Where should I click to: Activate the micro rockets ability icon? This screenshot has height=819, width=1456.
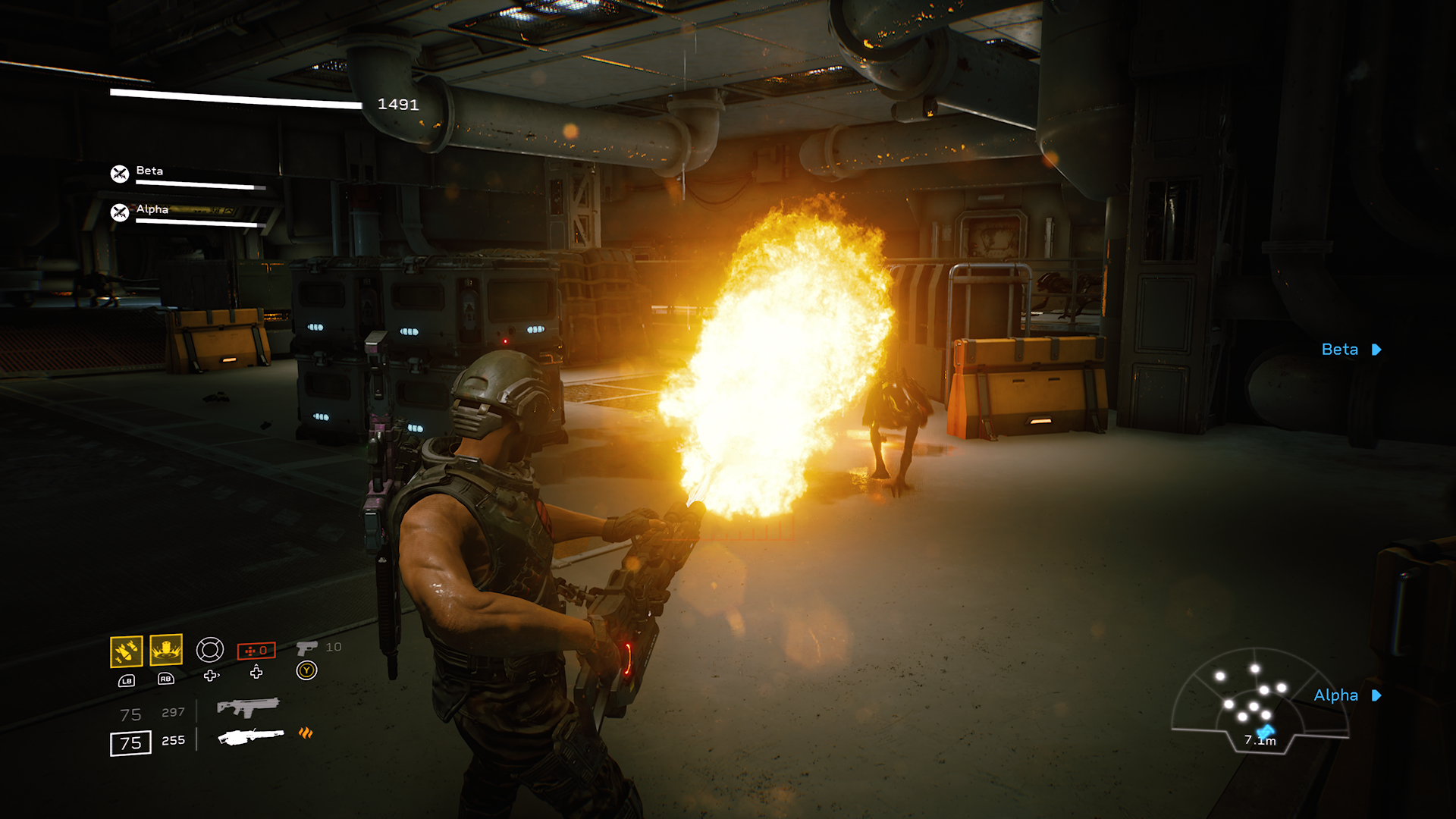click(x=126, y=651)
